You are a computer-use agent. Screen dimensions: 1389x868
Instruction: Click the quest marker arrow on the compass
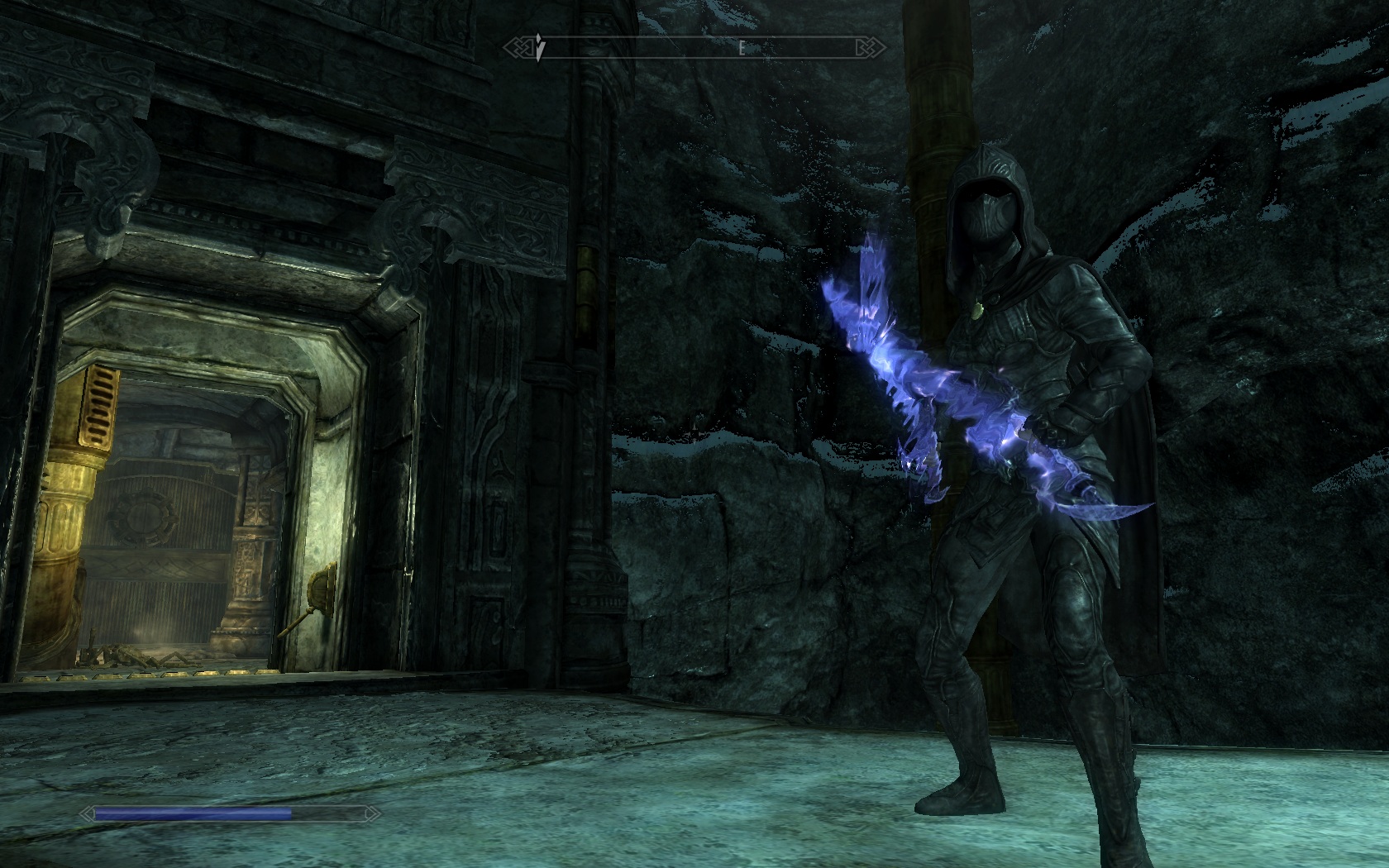click(x=539, y=48)
